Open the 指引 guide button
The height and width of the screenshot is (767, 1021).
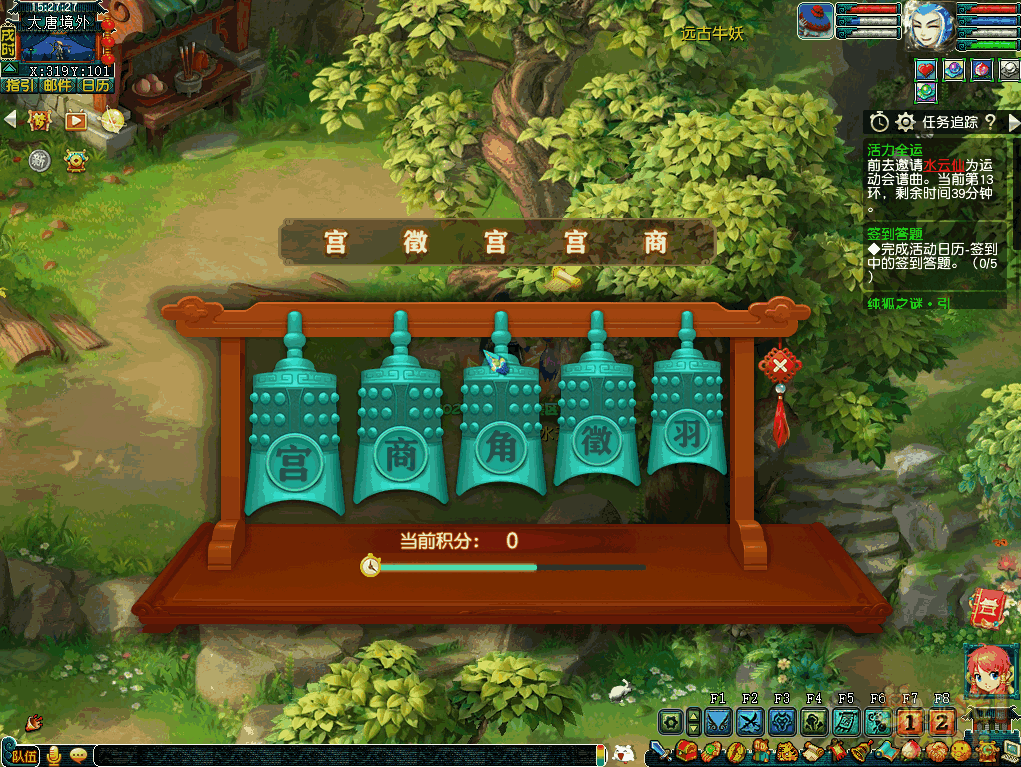(19, 85)
